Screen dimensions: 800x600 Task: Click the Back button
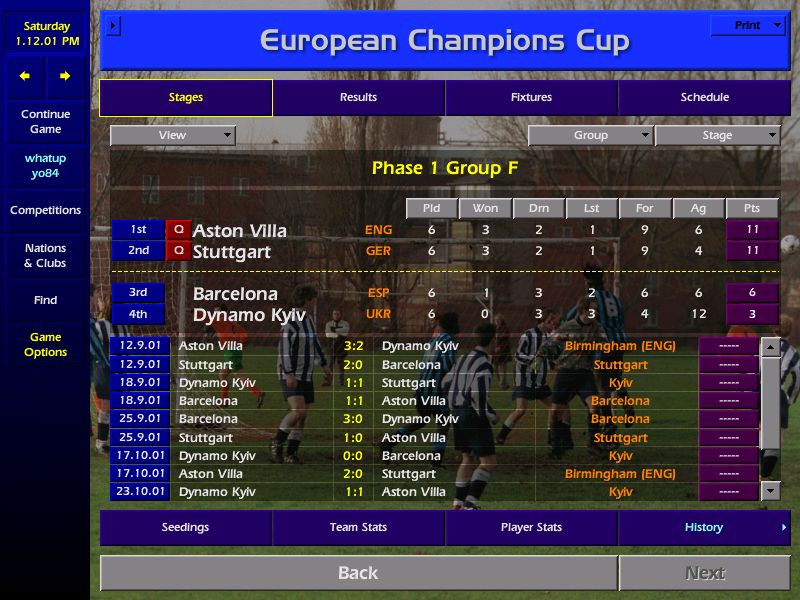click(x=358, y=573)
